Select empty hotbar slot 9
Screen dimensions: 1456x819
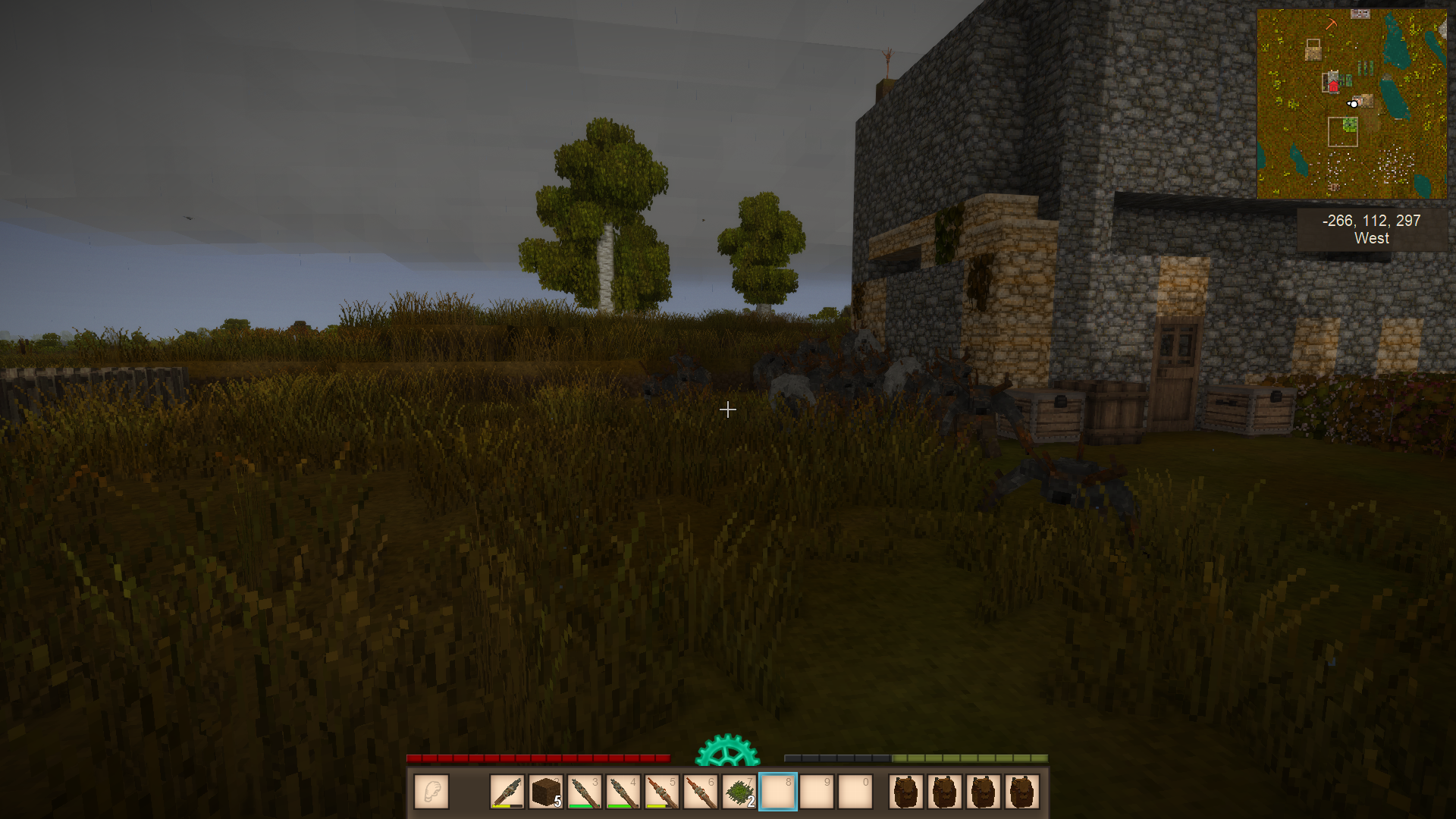coord(817,792)
